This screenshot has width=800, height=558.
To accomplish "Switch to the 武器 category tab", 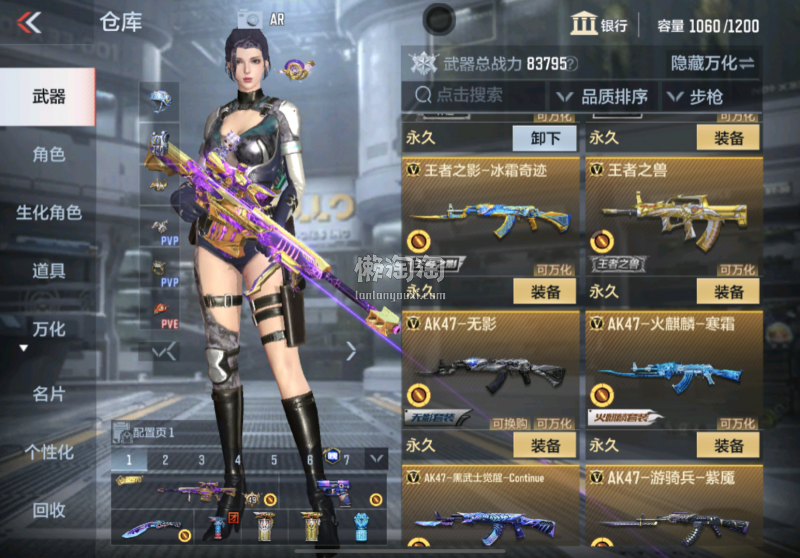I will 48,97.
